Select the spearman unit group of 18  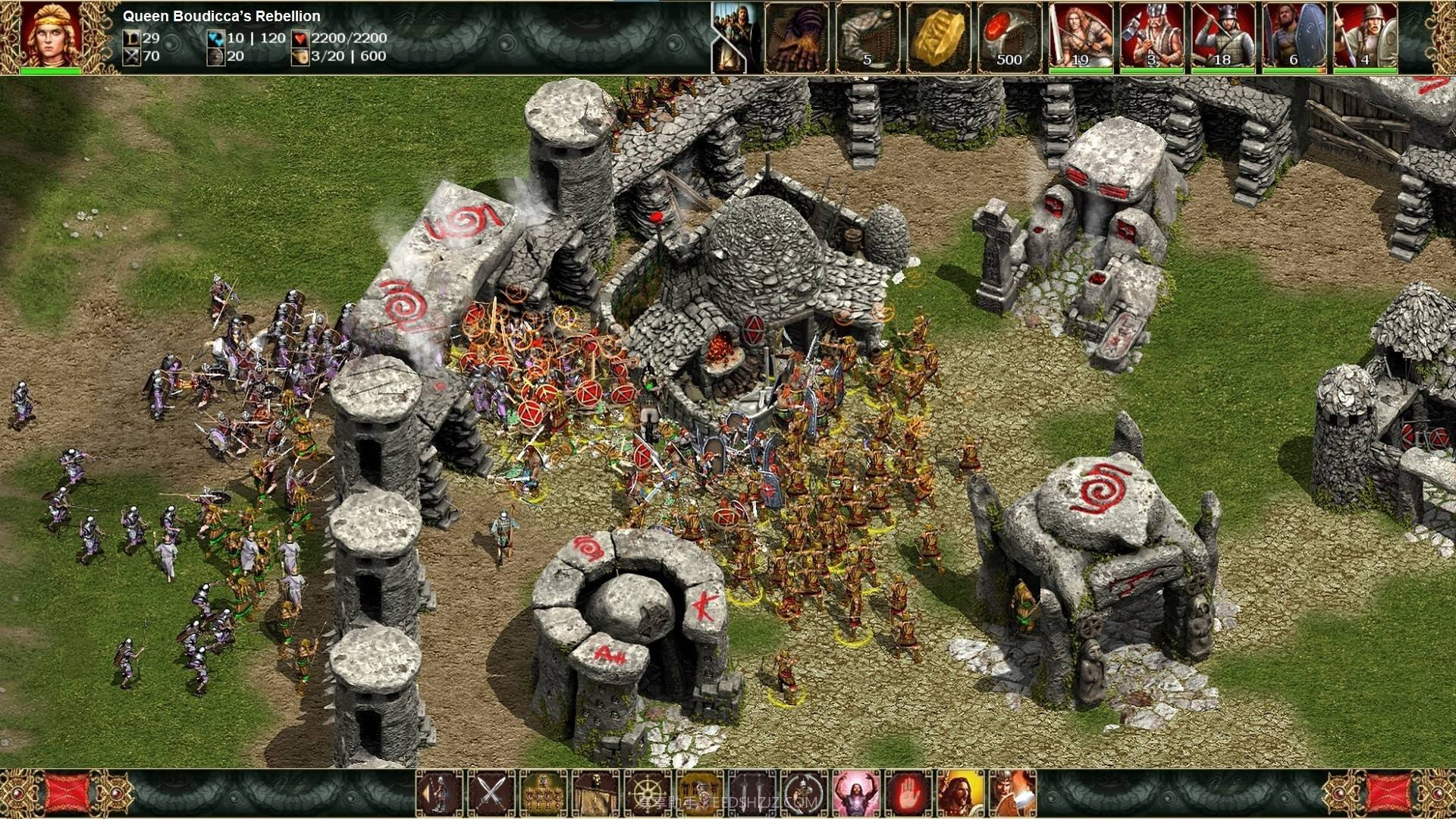tap(1223, 37)
